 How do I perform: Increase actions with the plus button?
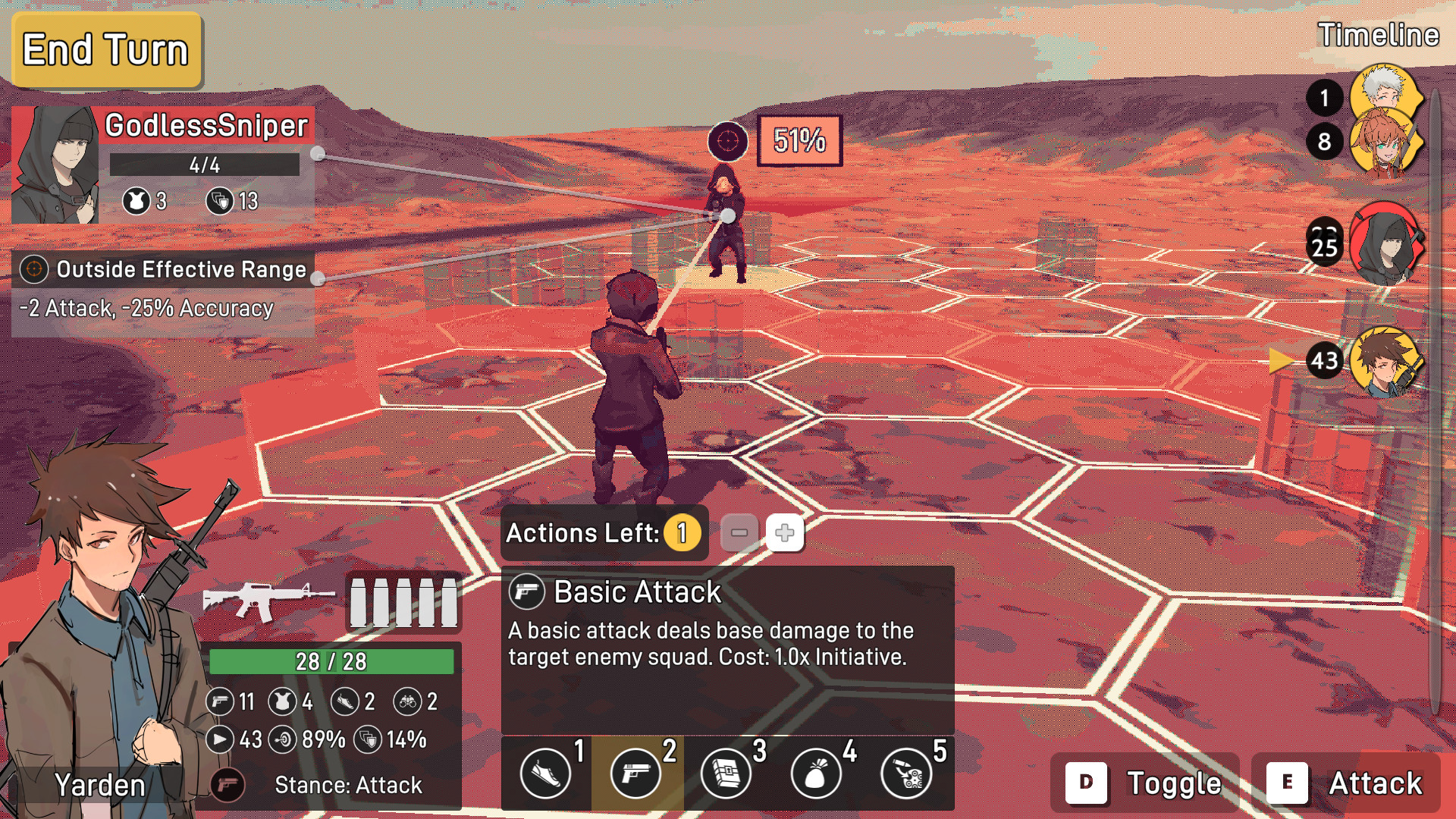pyautogui.click(x=785, y=533)
